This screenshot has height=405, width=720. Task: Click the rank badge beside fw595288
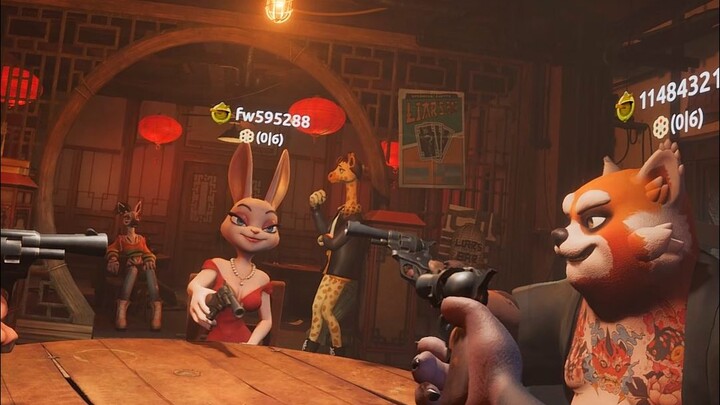221,113
